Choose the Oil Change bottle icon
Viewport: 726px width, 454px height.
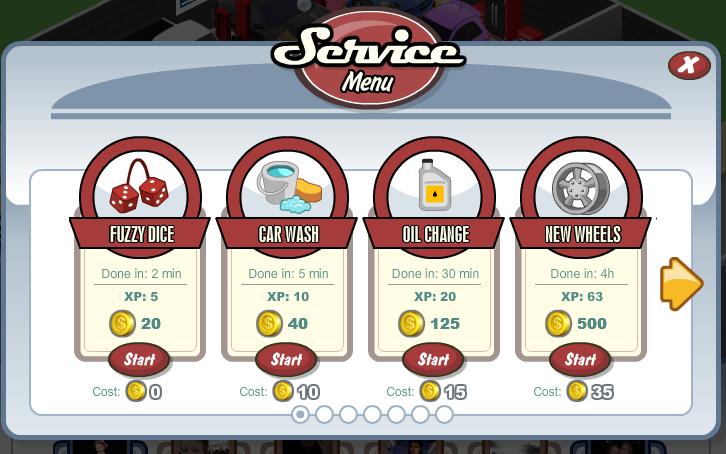point(434,187)
